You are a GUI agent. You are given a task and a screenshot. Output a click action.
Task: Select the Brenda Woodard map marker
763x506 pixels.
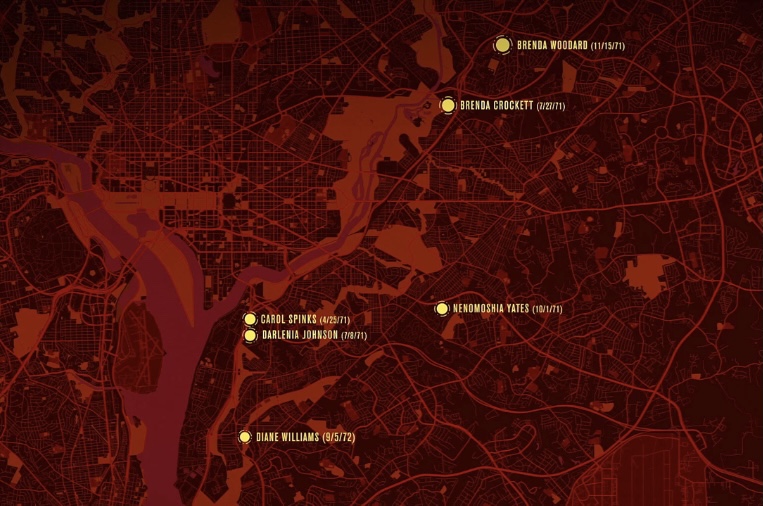tap(502, 45)
